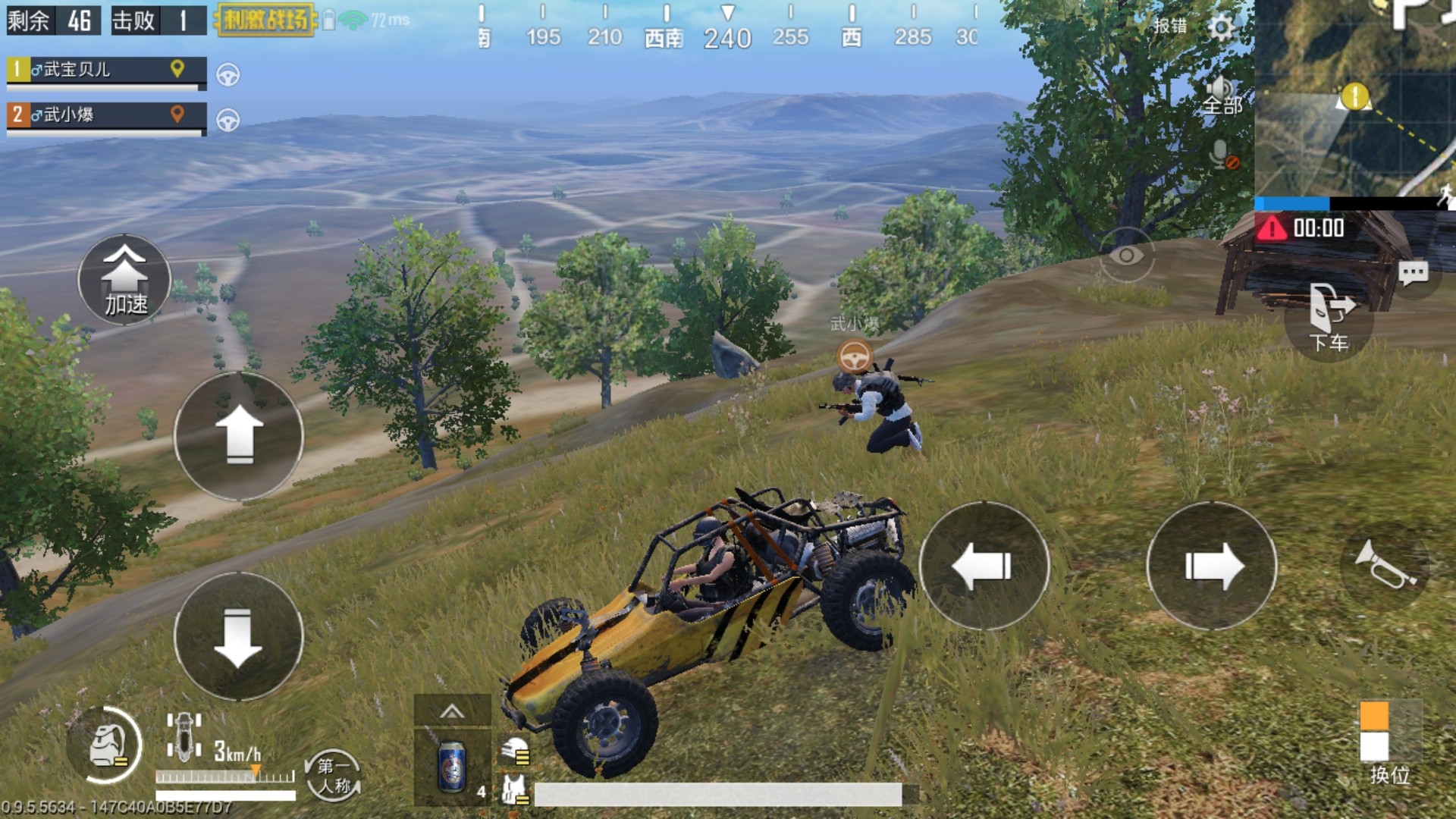Toggle the muted microphone icon
Viewport: 1456px width, 819px height.
coord(1222,155)
